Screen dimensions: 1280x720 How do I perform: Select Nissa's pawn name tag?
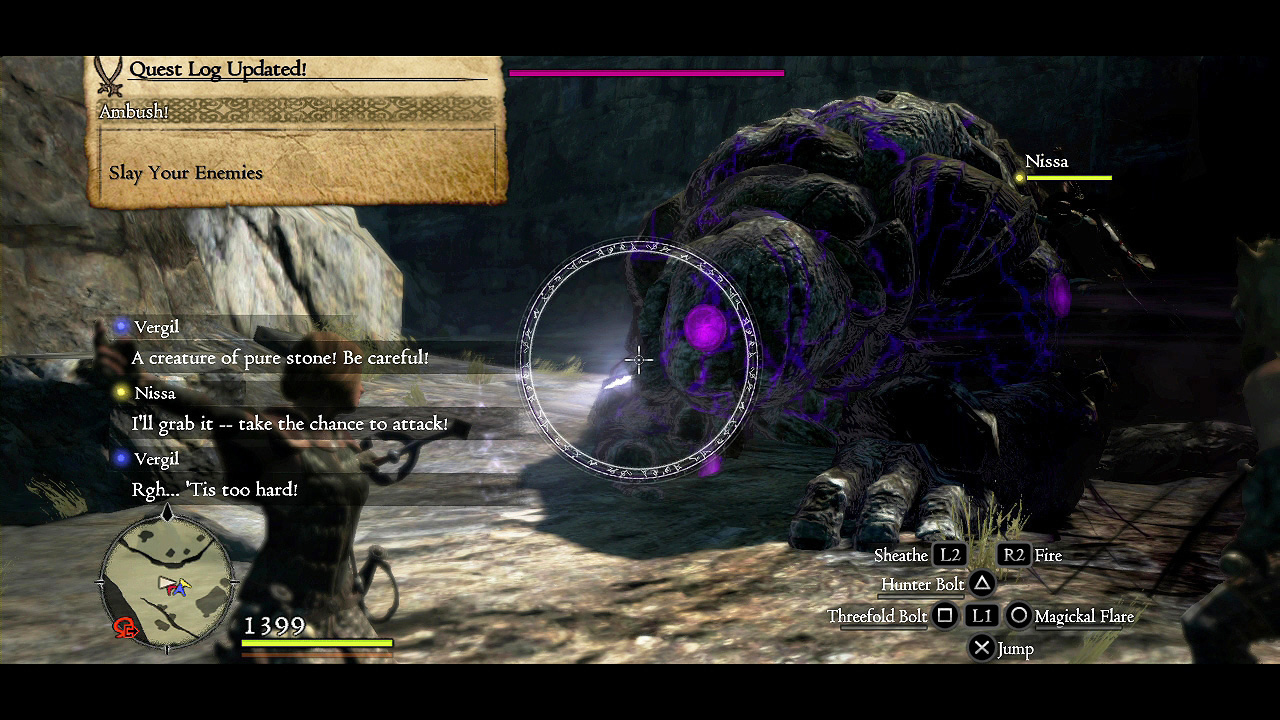point(1046,161)
